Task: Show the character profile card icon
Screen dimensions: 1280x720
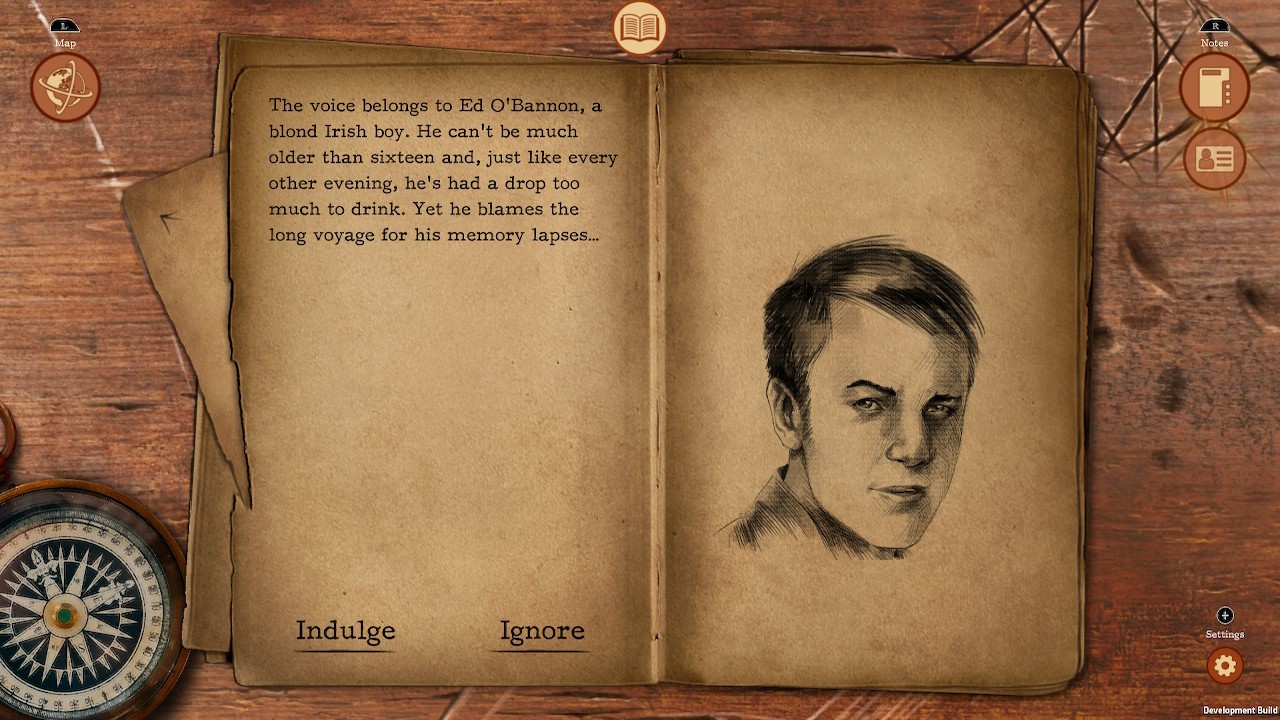Action: click(1214, 158)
